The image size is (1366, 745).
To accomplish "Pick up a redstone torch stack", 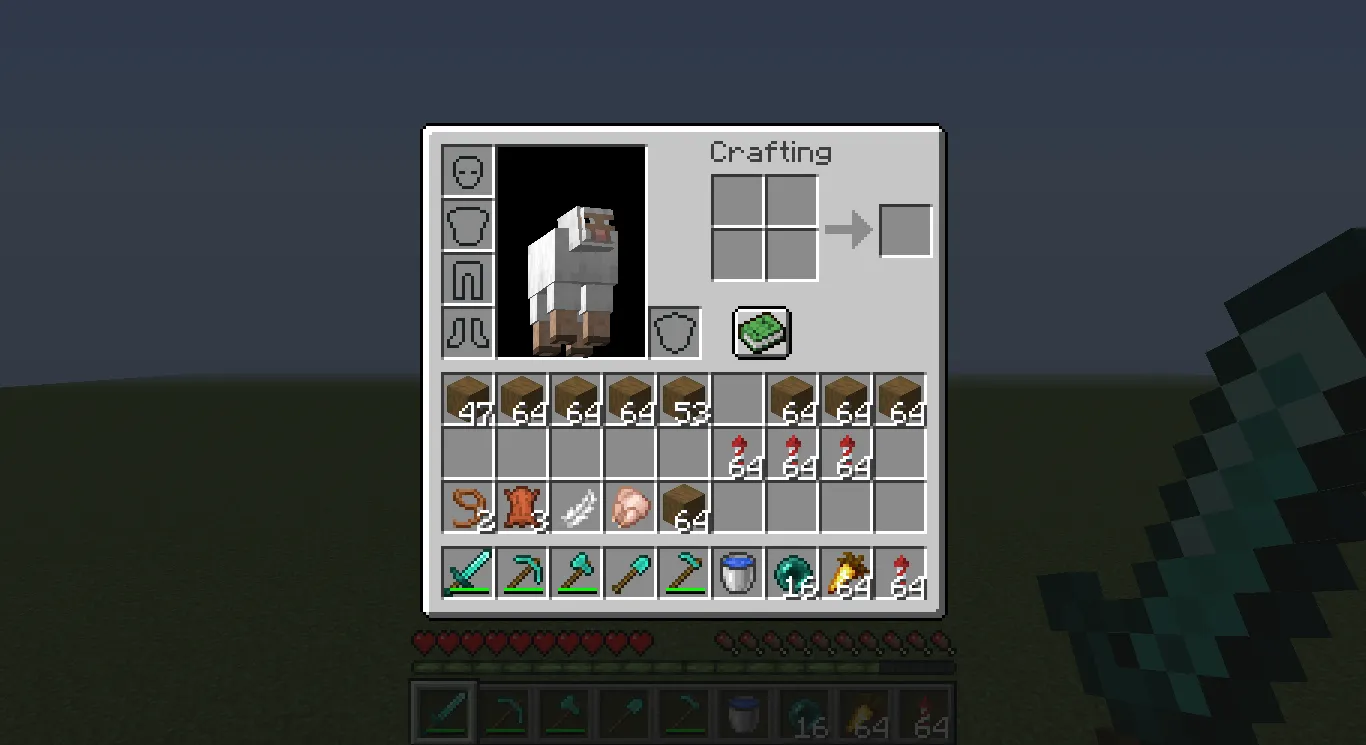I will click(x=737, y=454).
